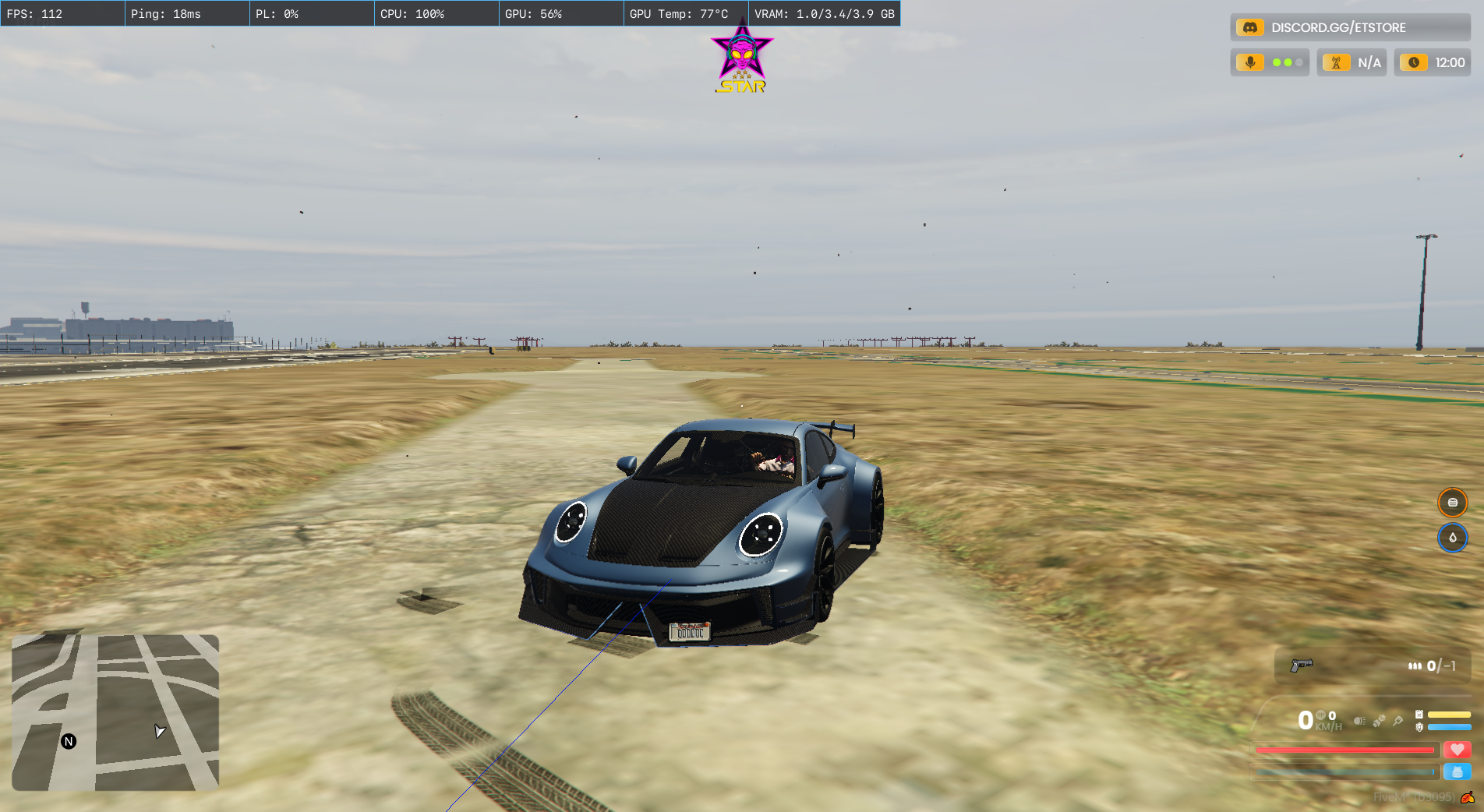The width and height of the screenshot is (1484, 812).
Task: Click the burger hunger status icon
Action: pos(1452,503)
